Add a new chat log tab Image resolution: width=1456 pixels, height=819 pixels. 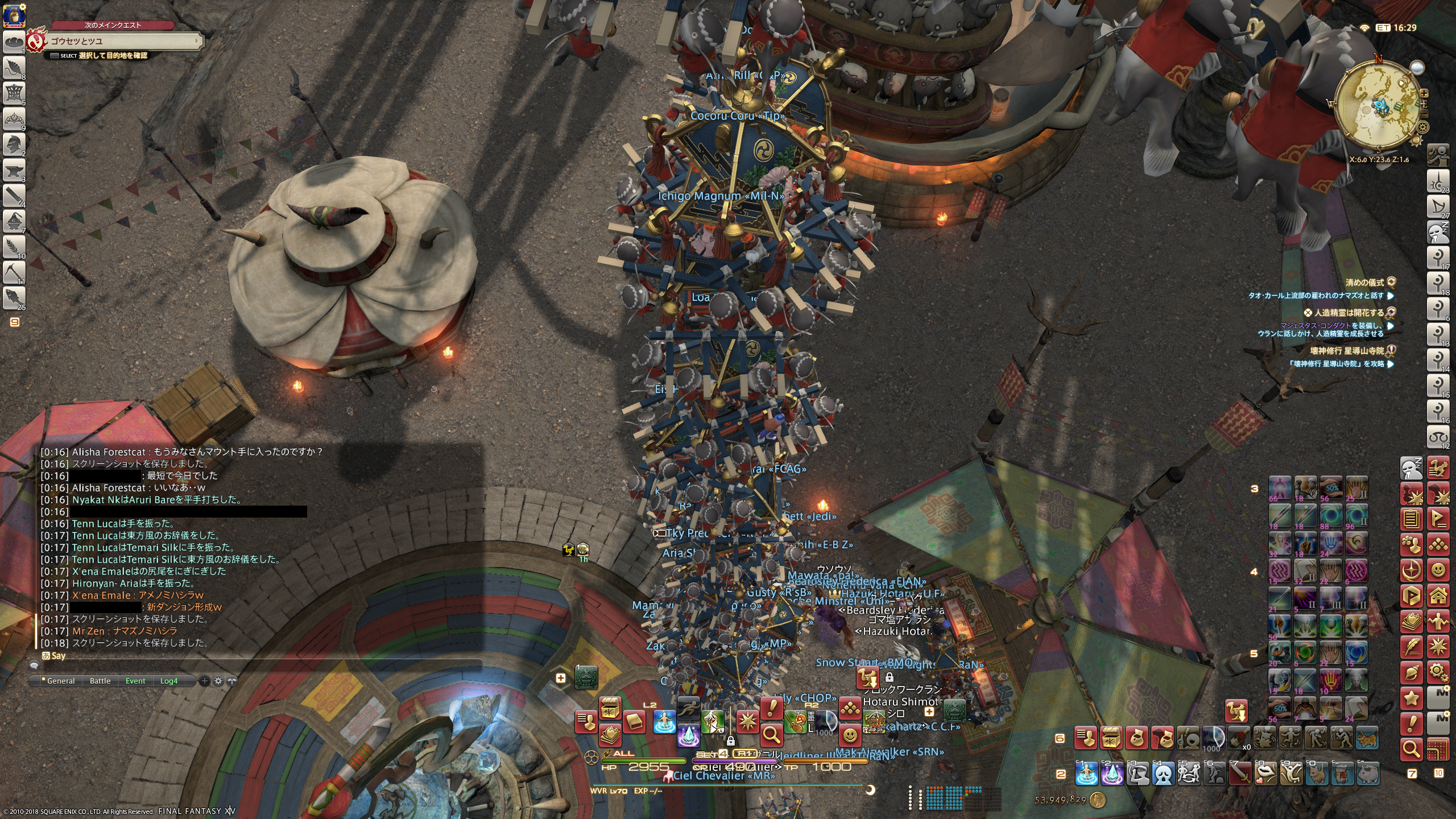pos(205,681)
